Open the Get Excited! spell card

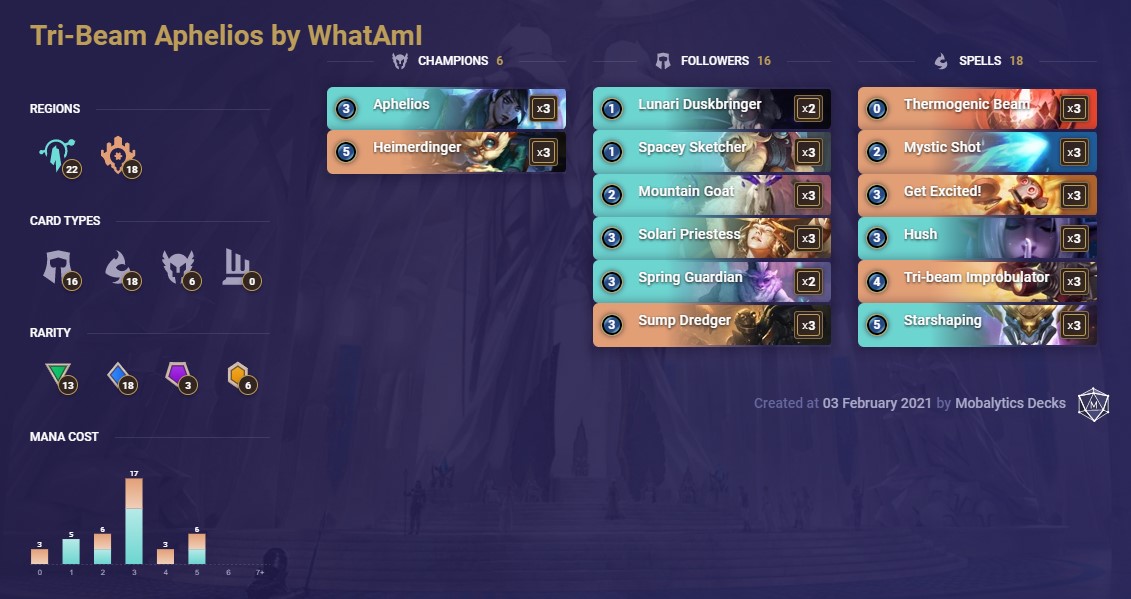point(976,195)
